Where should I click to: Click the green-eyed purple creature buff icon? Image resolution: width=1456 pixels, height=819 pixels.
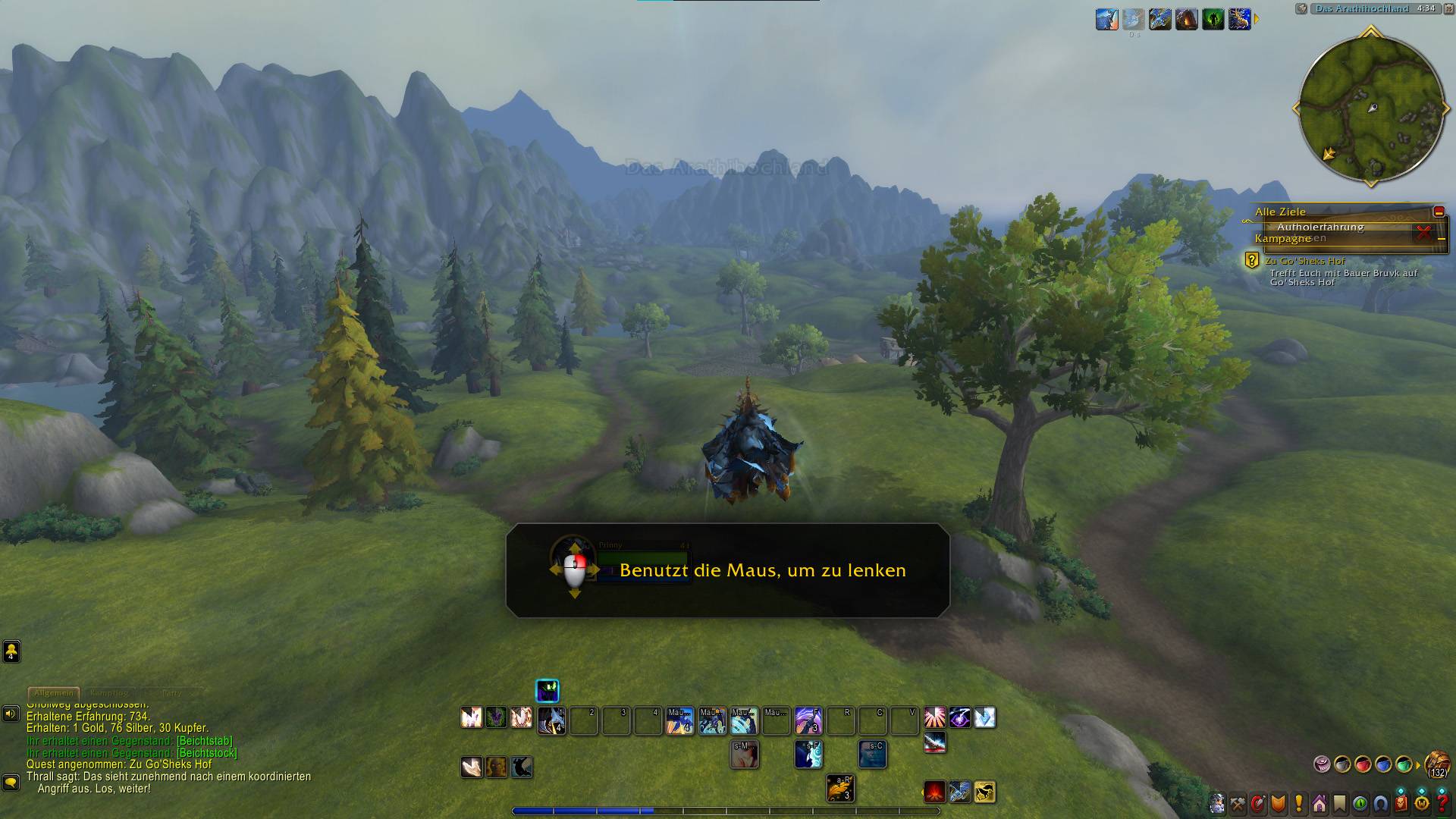click(x=548, y=690)
